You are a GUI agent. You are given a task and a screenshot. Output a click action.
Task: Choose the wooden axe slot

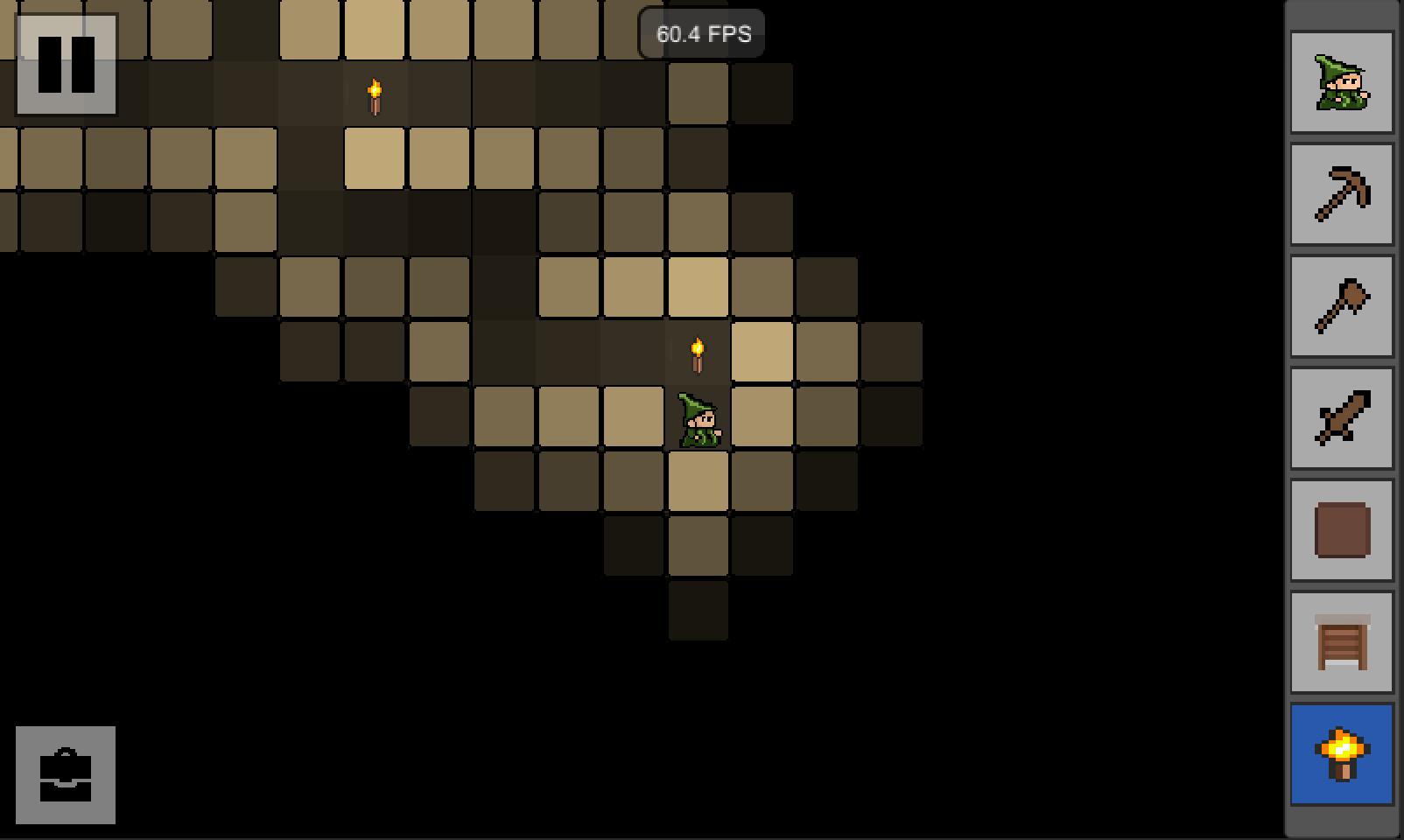pyautogui.click(x=1342, y=306)
